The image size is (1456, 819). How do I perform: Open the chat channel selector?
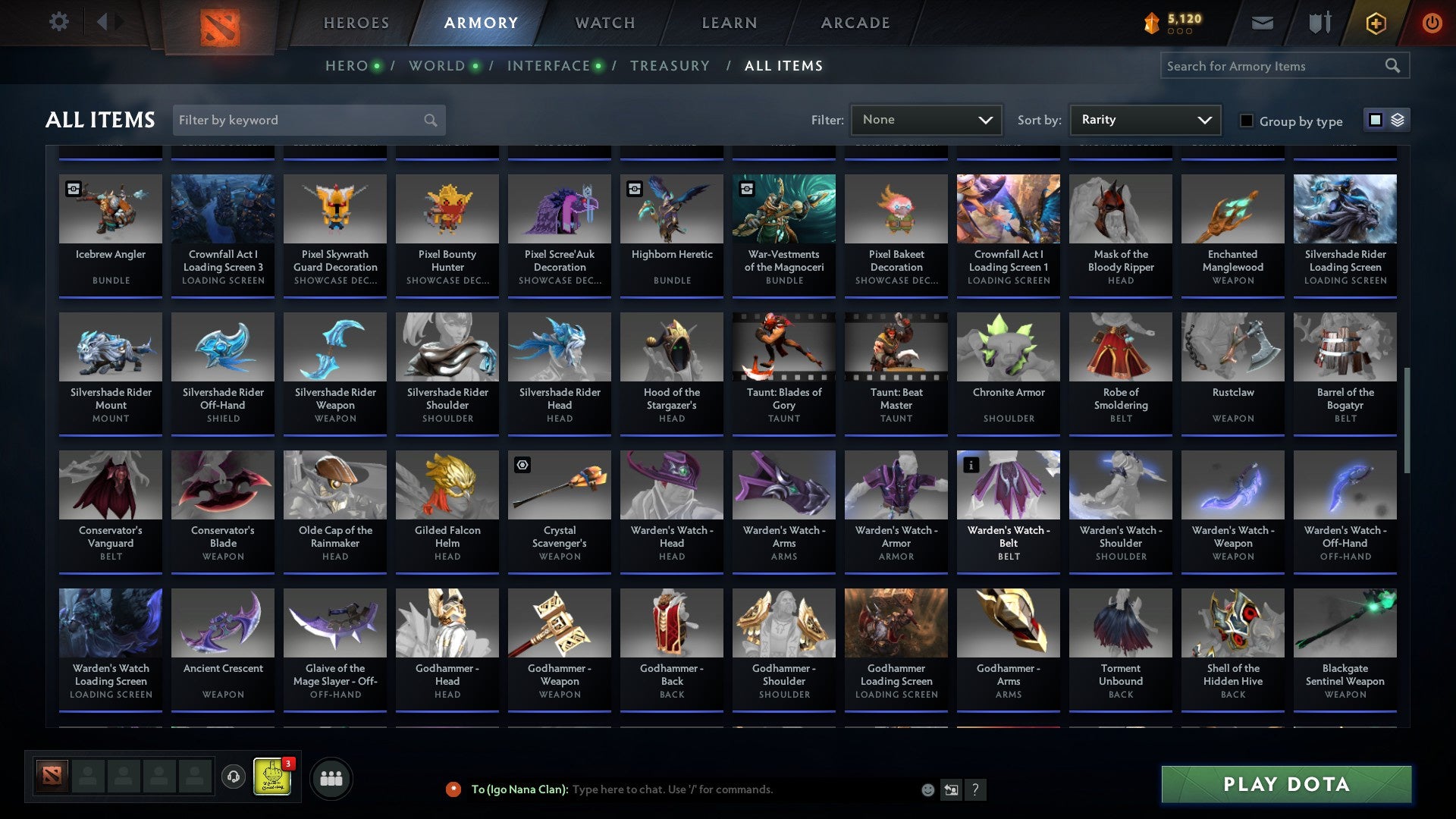(950, 789)
